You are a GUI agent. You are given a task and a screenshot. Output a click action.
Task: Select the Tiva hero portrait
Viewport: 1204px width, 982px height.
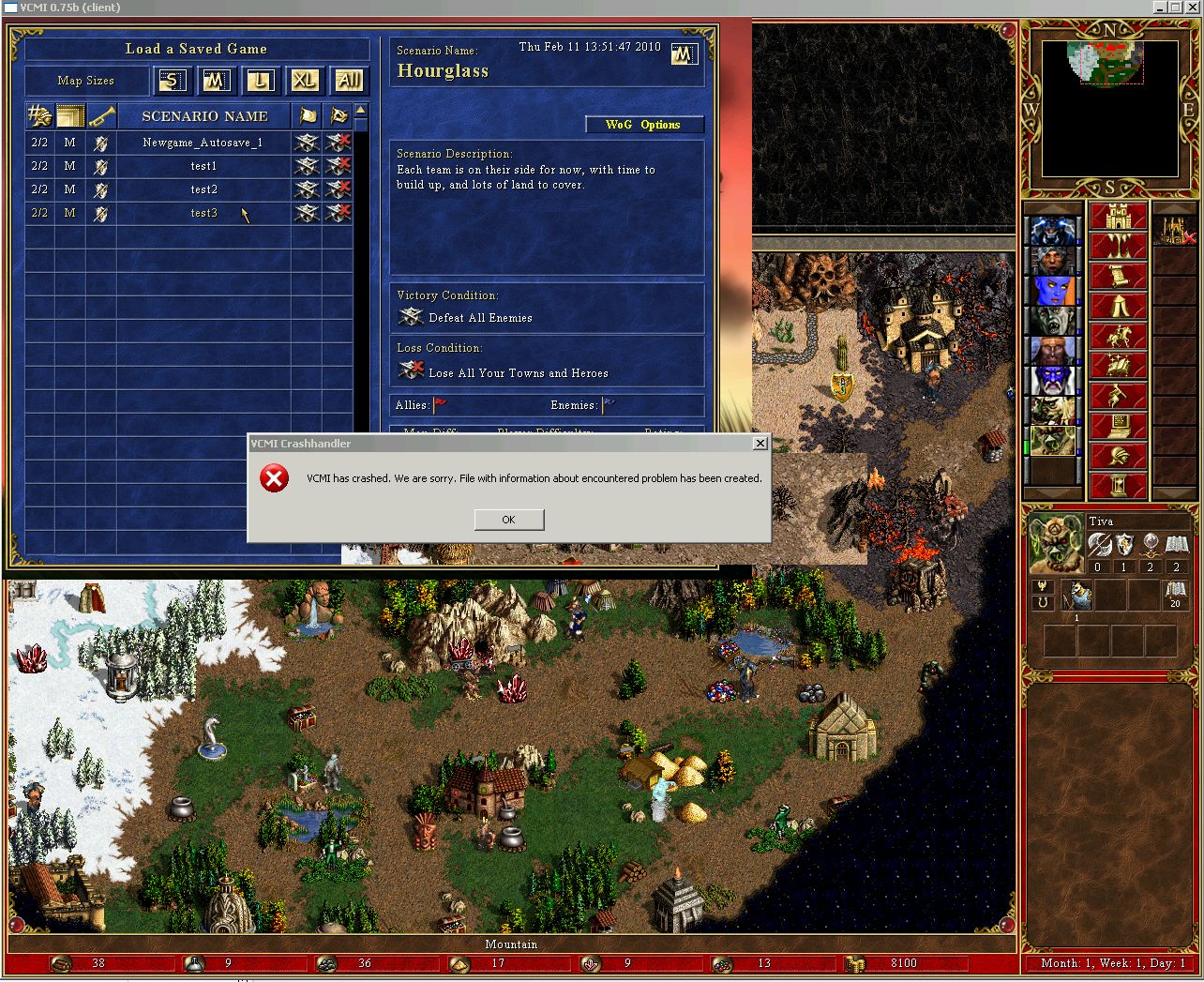tap(1055, 543)
